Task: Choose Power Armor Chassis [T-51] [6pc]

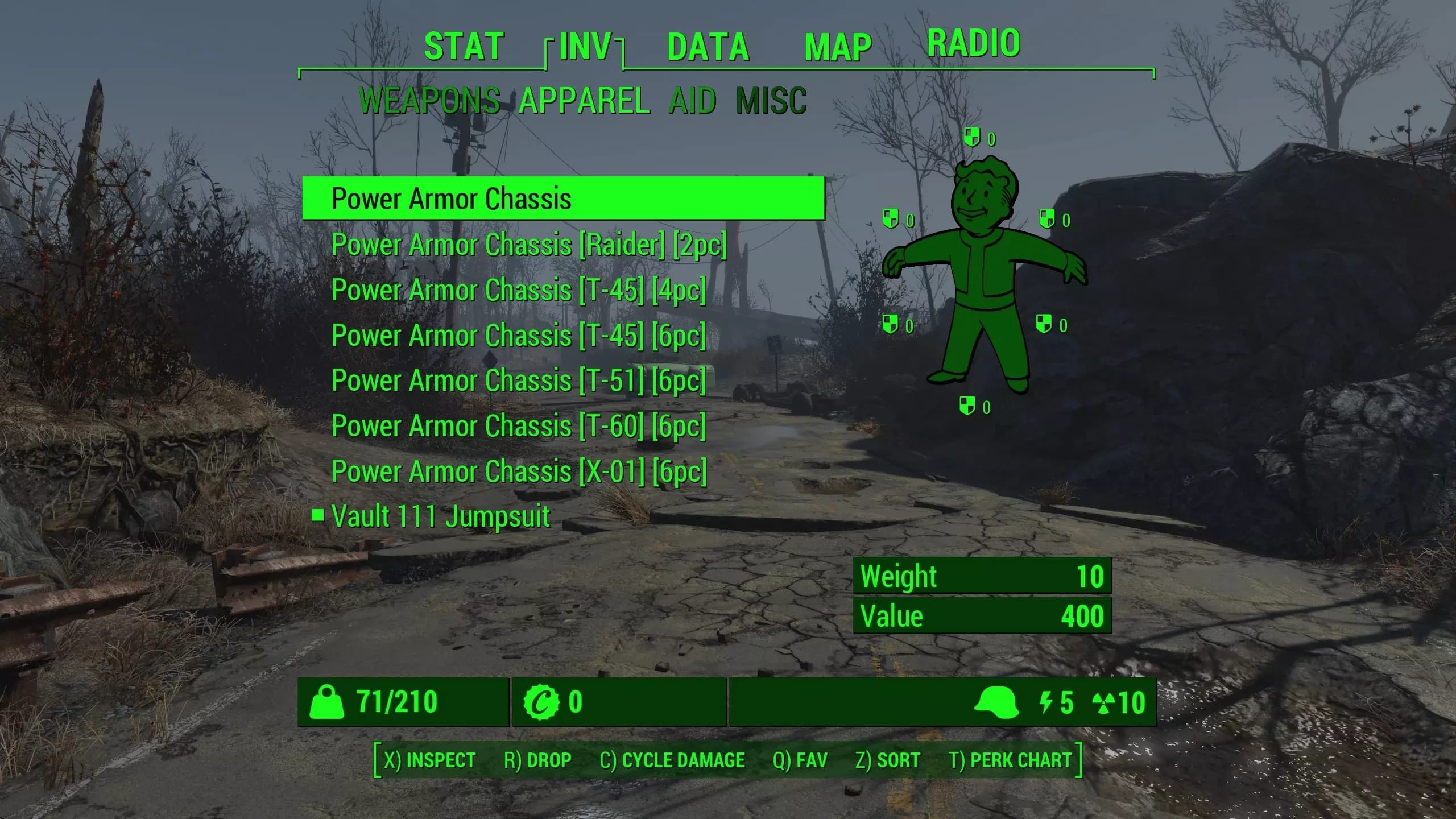Action: tap(519, 380)
